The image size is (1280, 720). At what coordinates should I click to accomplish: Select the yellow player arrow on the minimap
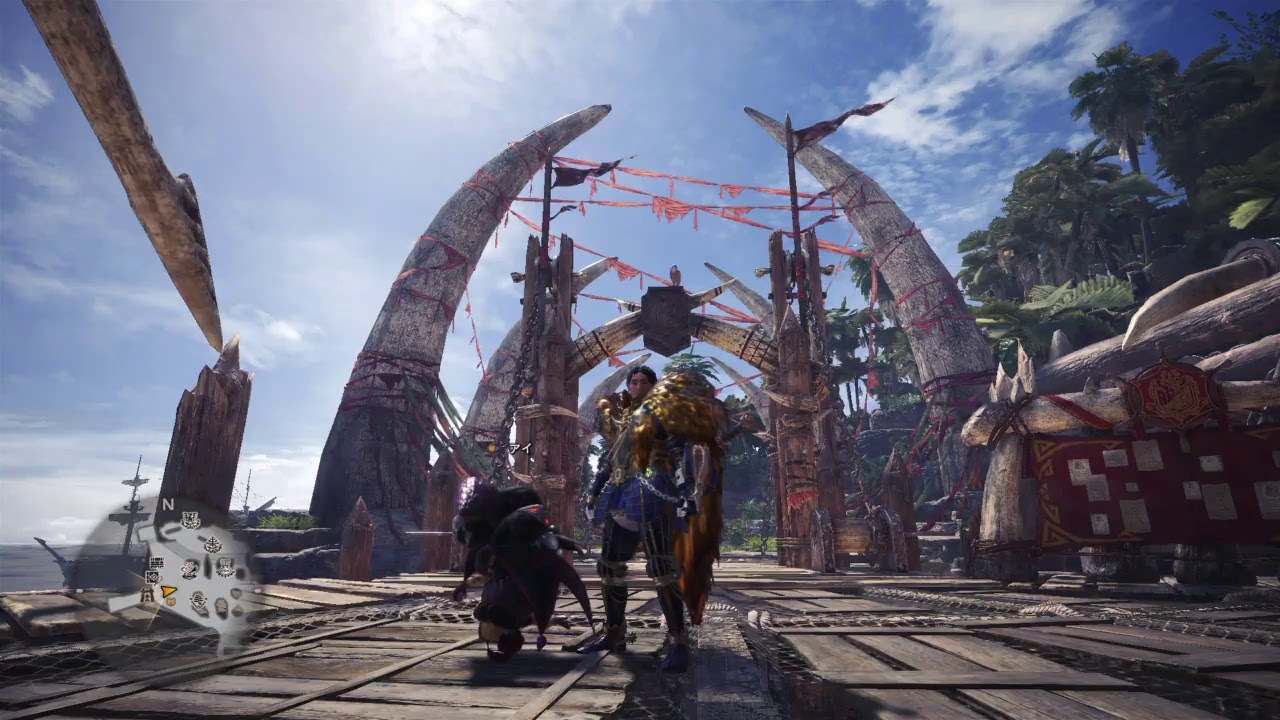pos(166,591)
